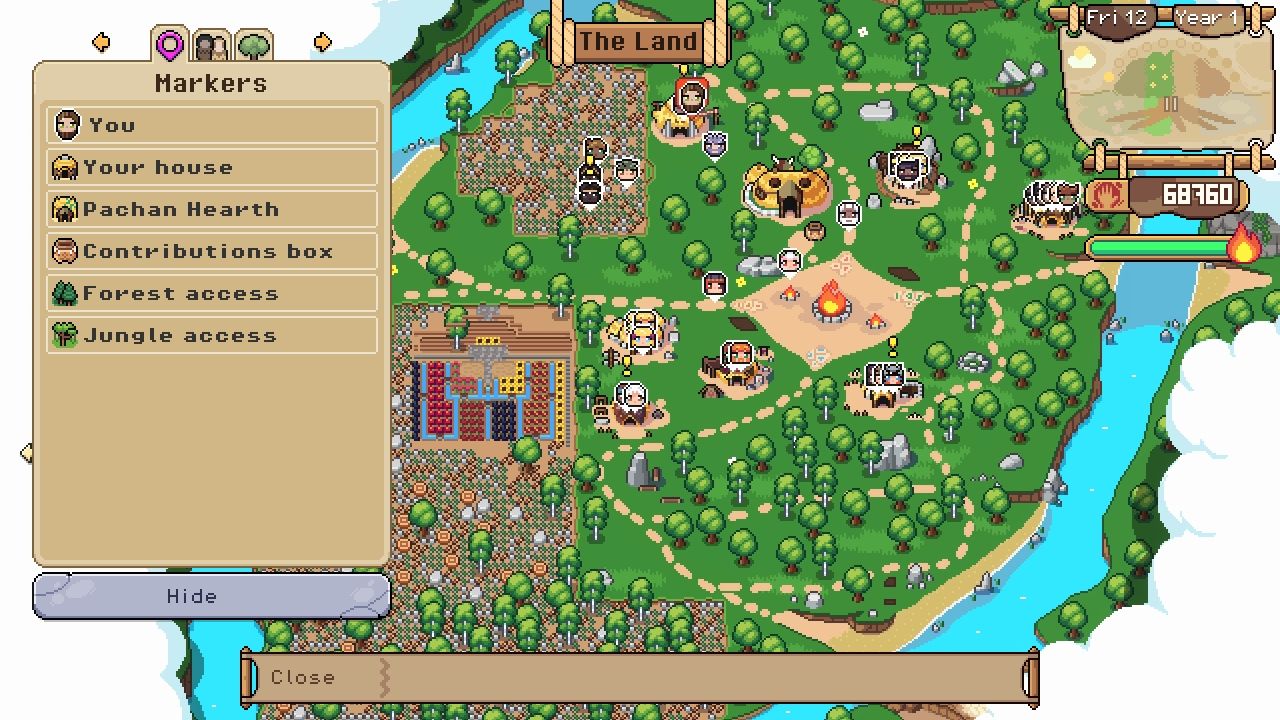Click the Contributions box pot icon
The image size is (1280, 720).
(x=67, y=251)
